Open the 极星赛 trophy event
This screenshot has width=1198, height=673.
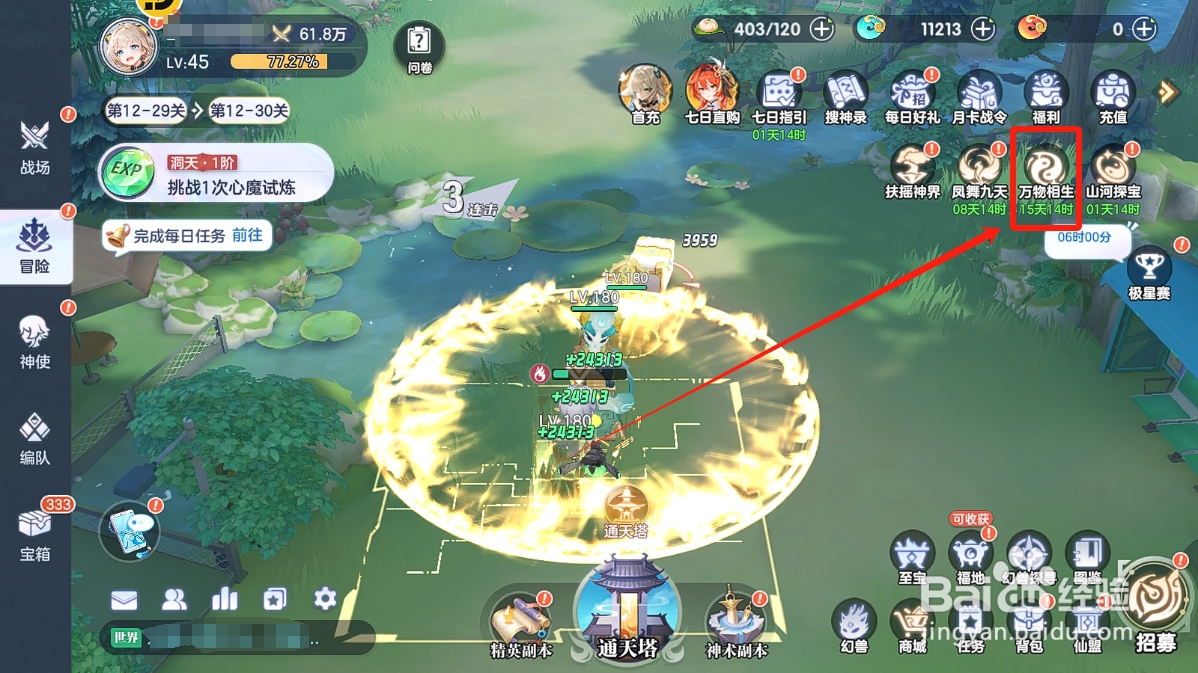(x=1149, y=273)
